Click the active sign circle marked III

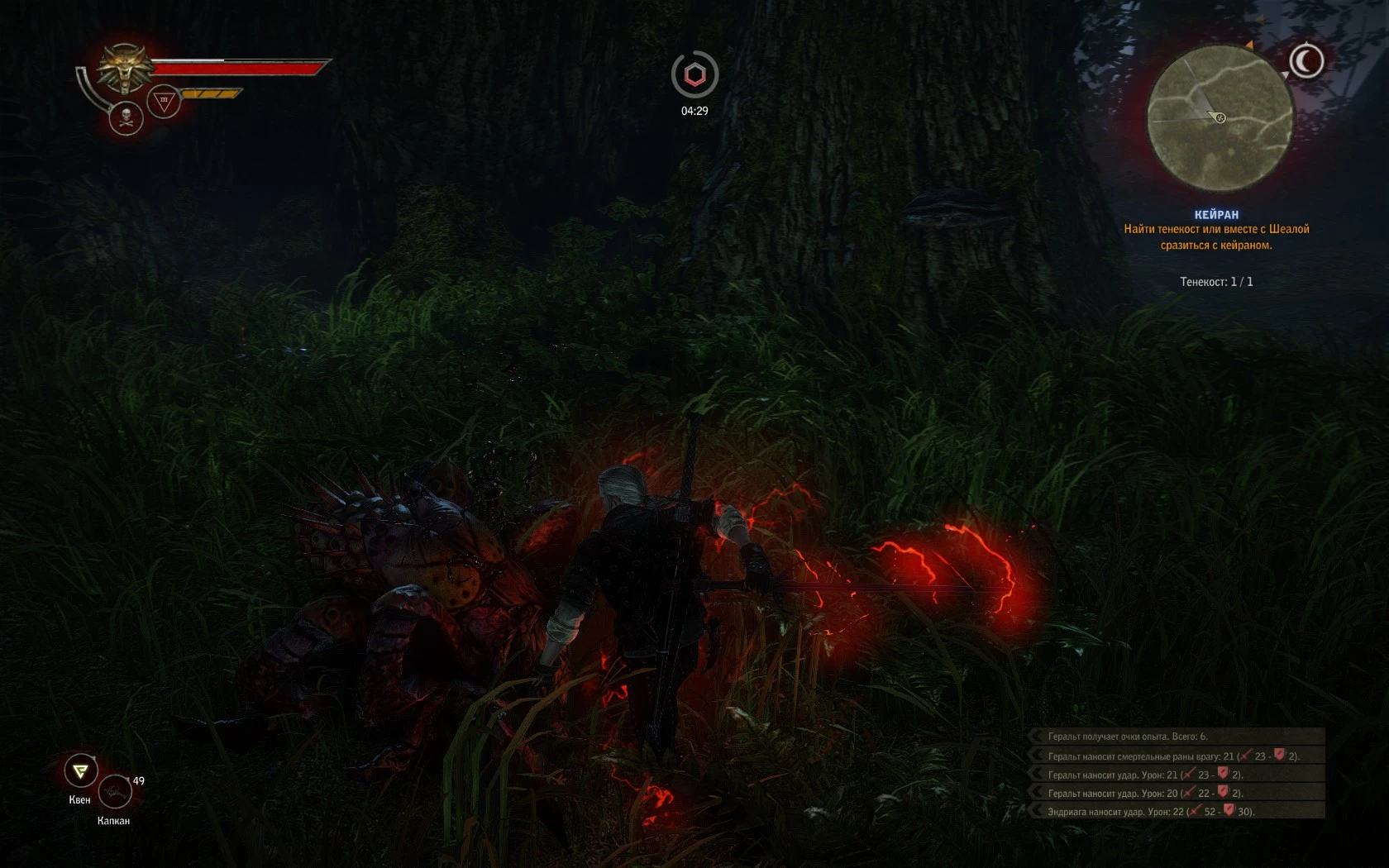164,100
